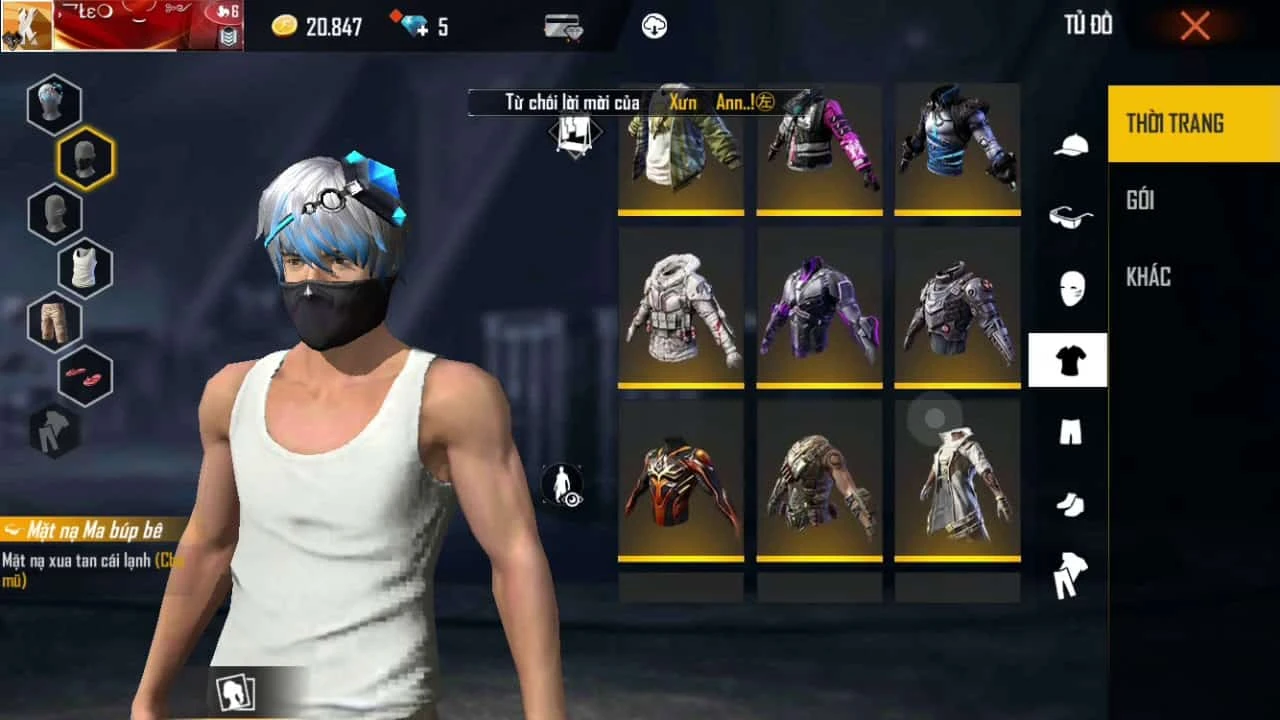Deselect the equipped white tank top slot
Screen dimensions: 1280x720
[85, 268]
